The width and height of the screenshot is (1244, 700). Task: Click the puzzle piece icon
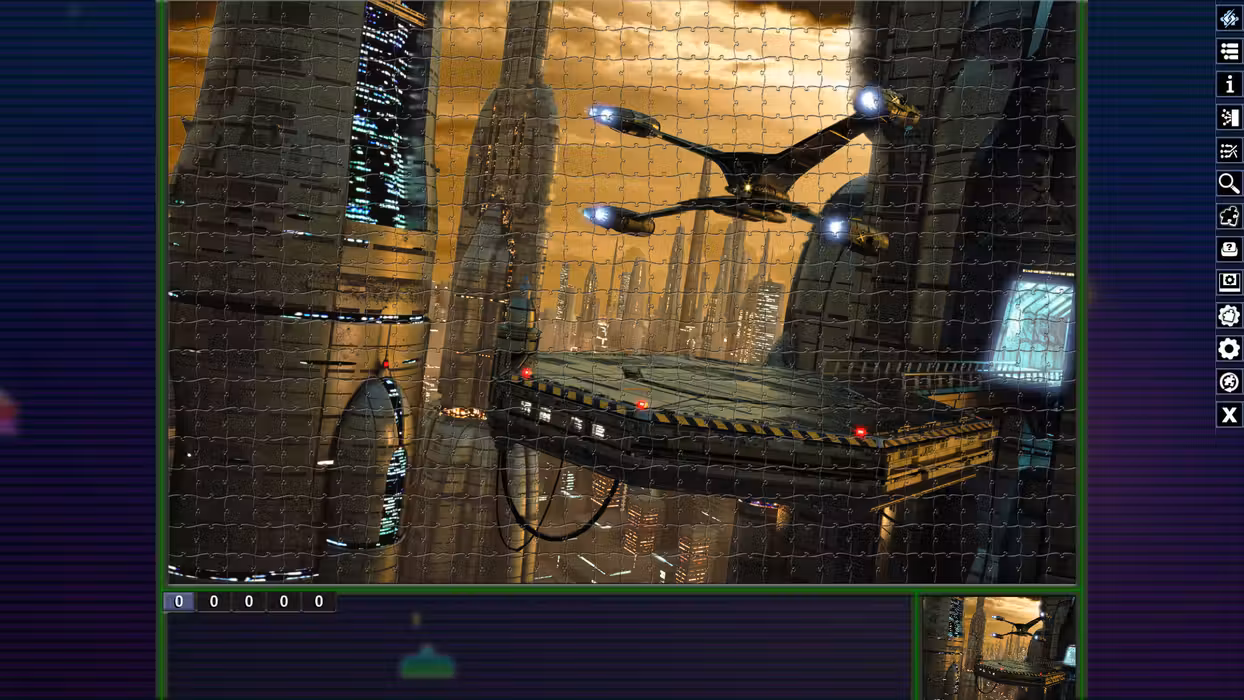(x=1229, y=216)
